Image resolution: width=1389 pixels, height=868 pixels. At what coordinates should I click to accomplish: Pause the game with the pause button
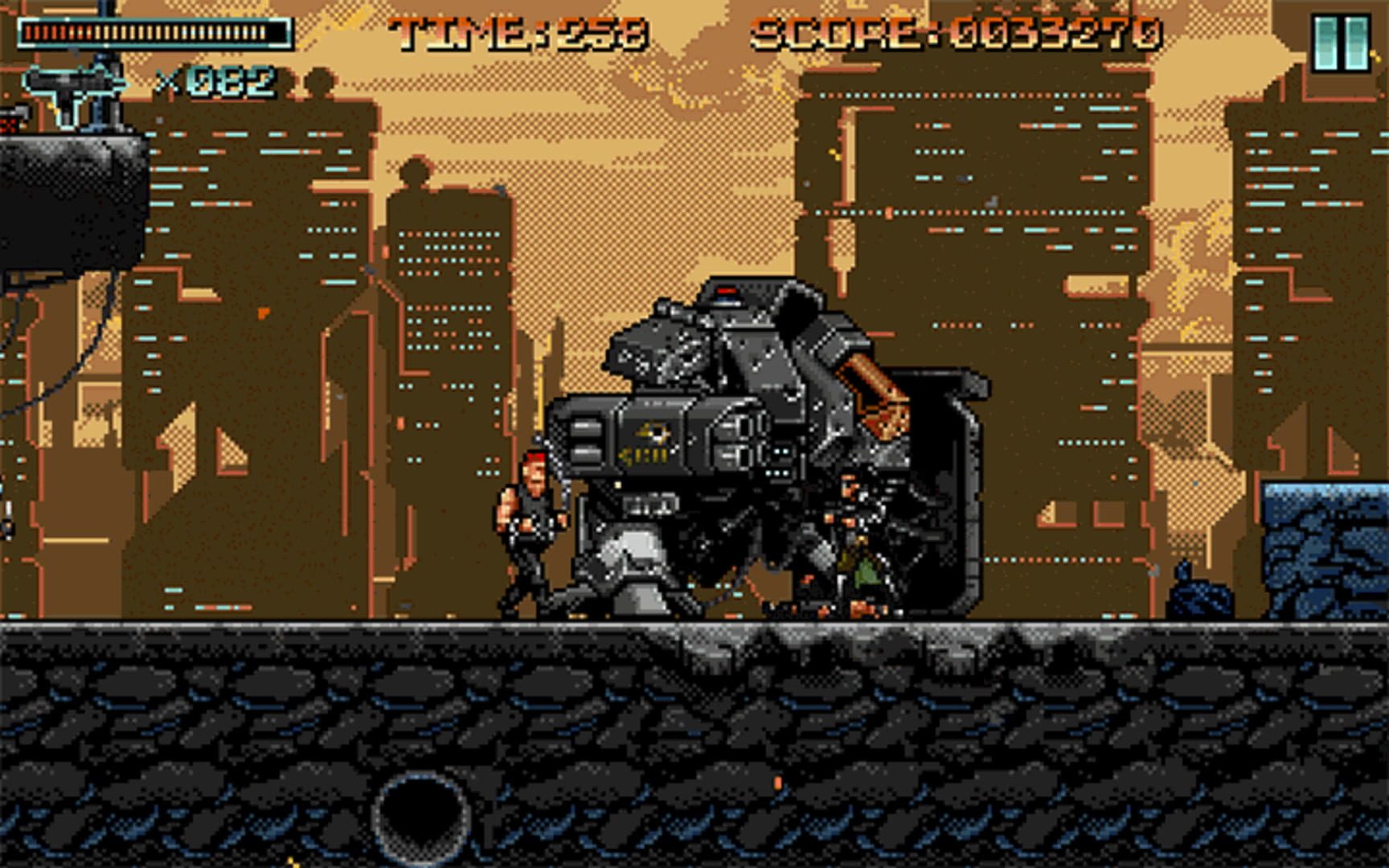tap(1340, 43)
